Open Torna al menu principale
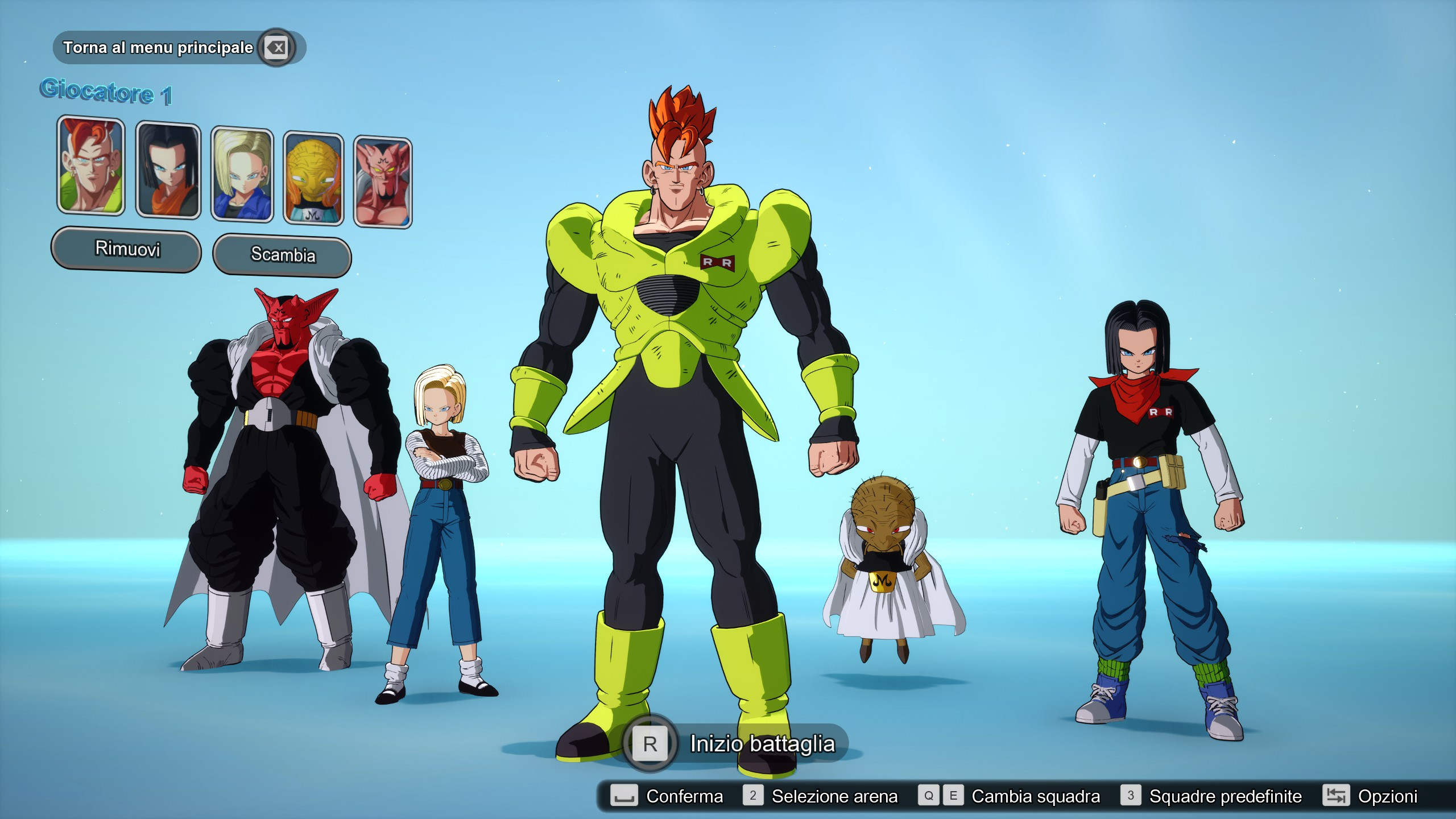Screen dimensions: 1456x819 (x=159, y=48)
